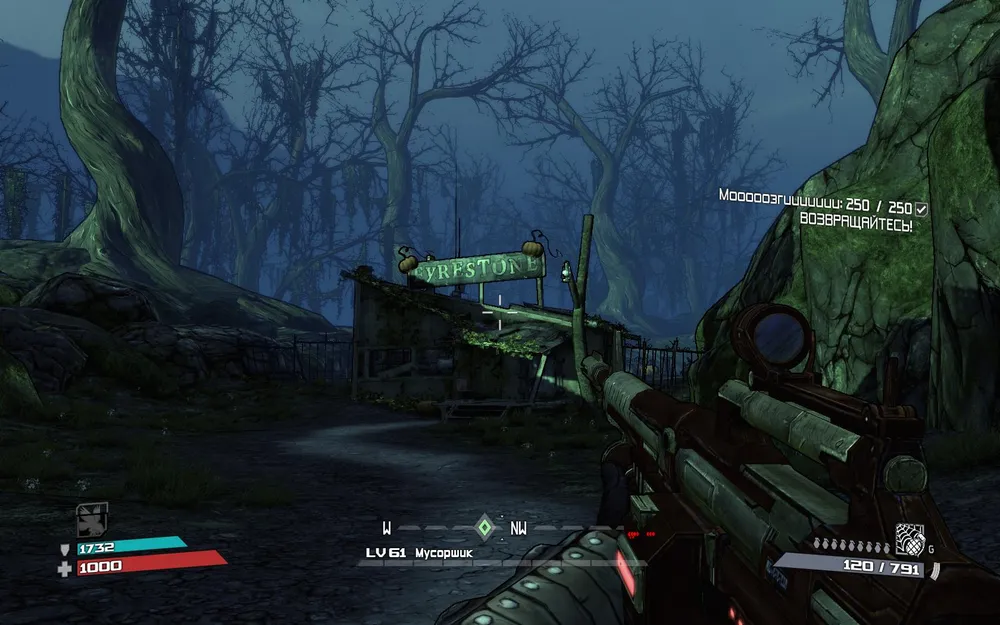Click the green diamond waypoint on the compass

point(485,527)
